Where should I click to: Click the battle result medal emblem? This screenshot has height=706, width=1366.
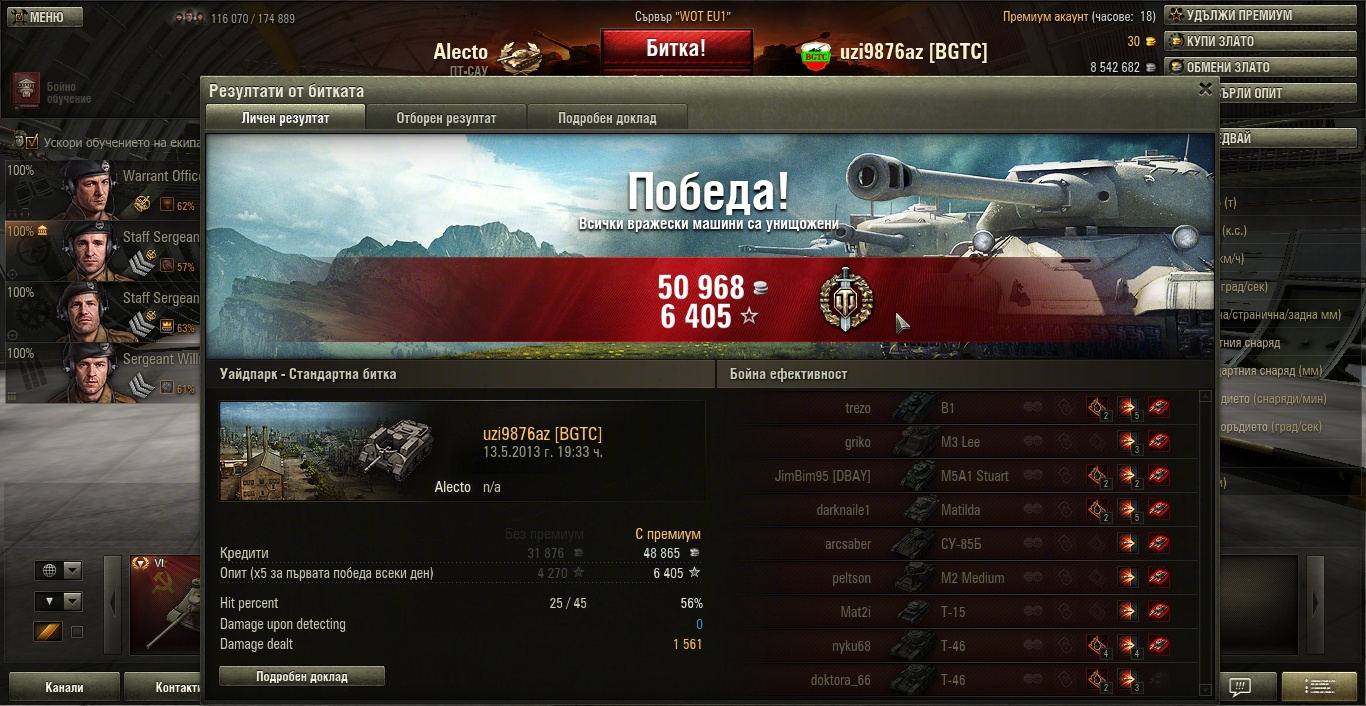[845, 300]
